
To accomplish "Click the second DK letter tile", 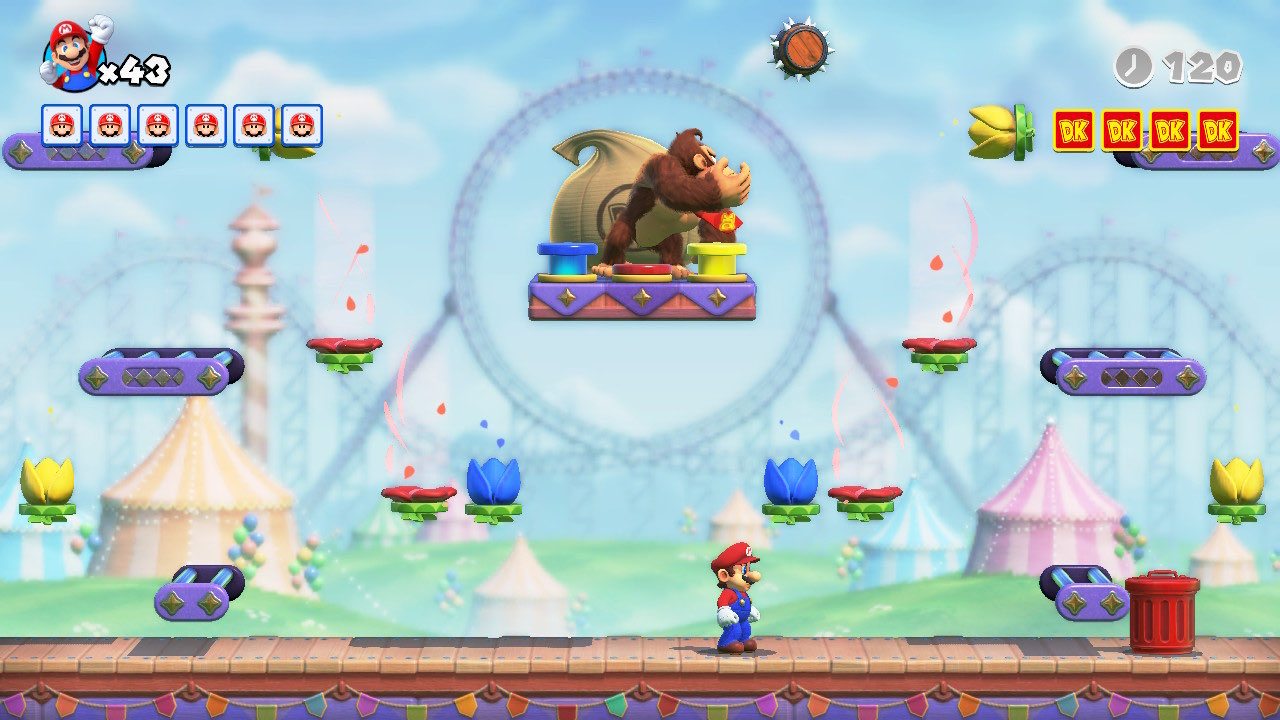I will (x=1121, y=128).
